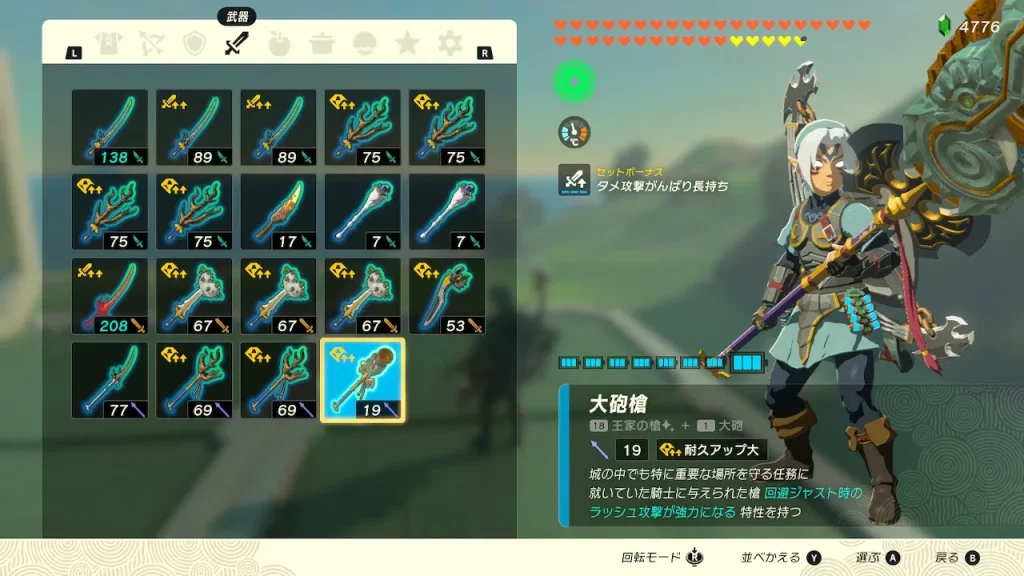Select the two-handed weapon with 53 attack

(x=447, y=296)
